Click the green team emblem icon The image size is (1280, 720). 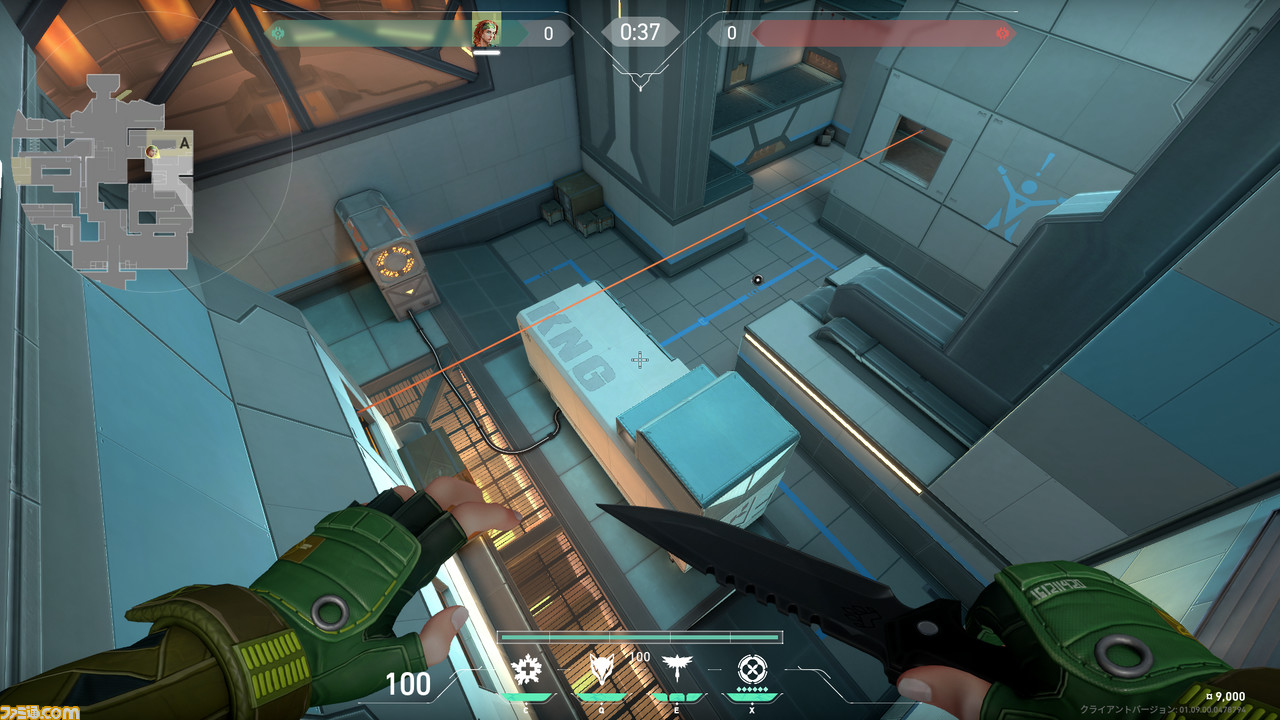(278, 33)
